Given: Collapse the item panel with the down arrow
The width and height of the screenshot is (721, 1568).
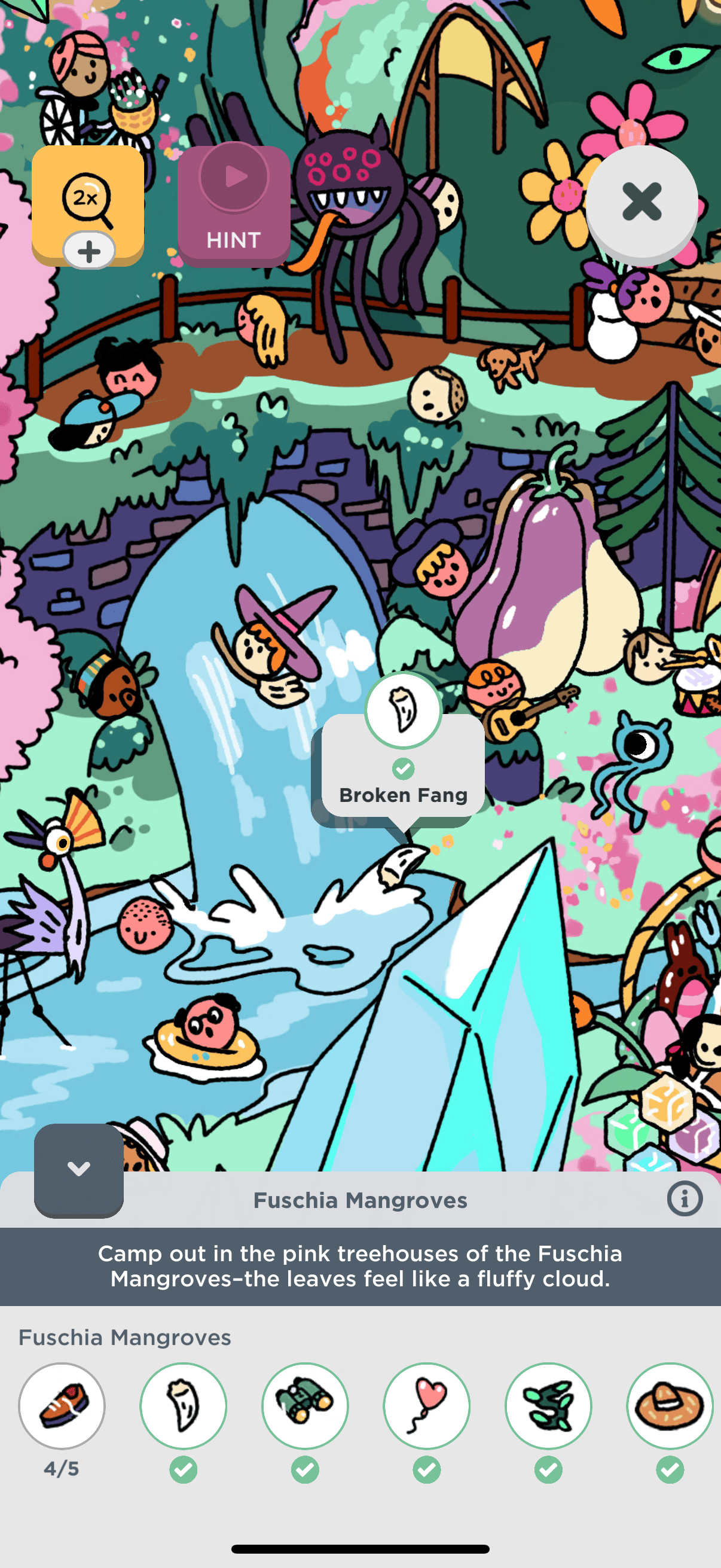Looking at the screenshot, I should click(x=79, y=1169).
